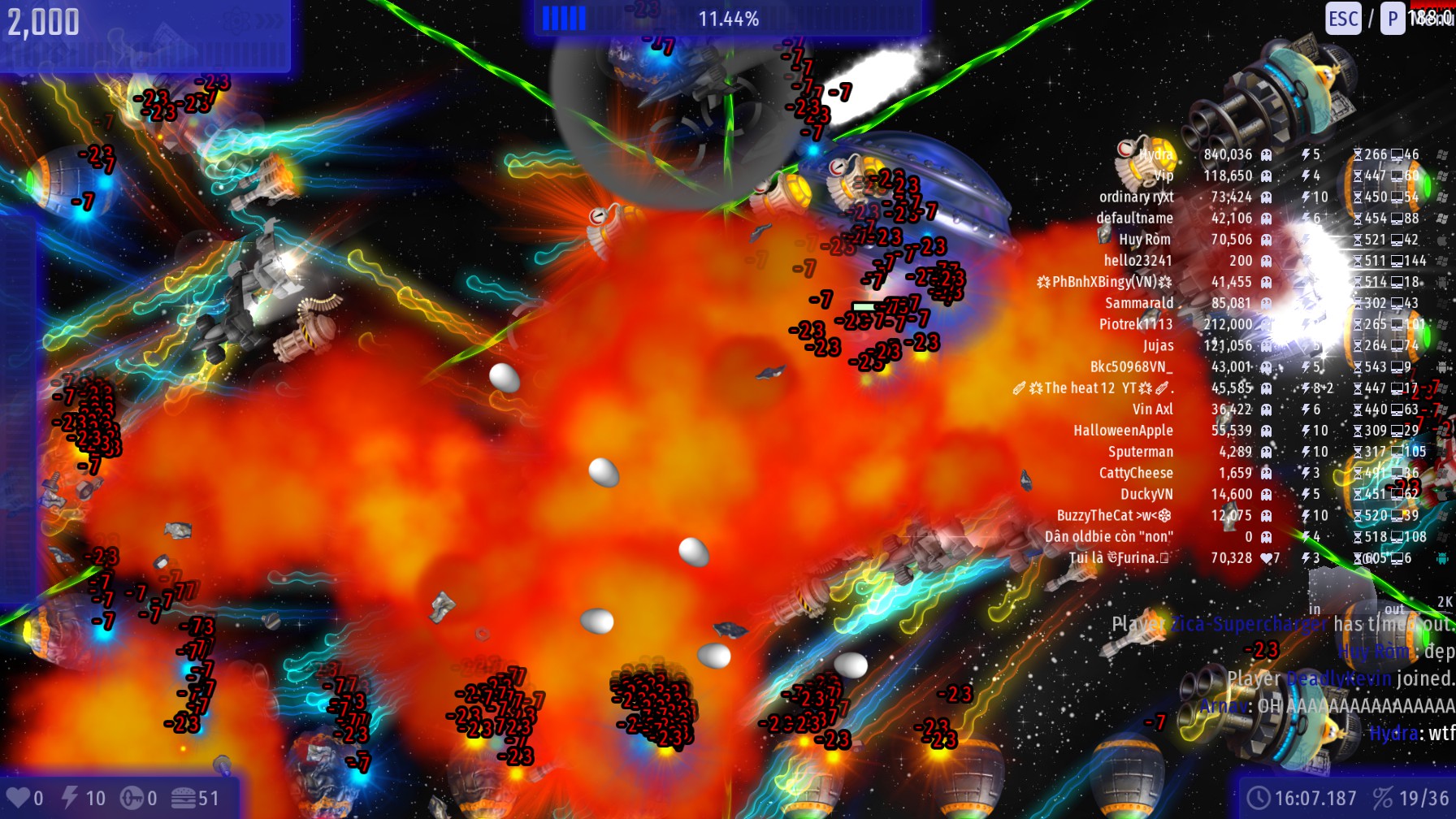
Task: Click the ESC menu button
Action: [x=1343, y=19]
